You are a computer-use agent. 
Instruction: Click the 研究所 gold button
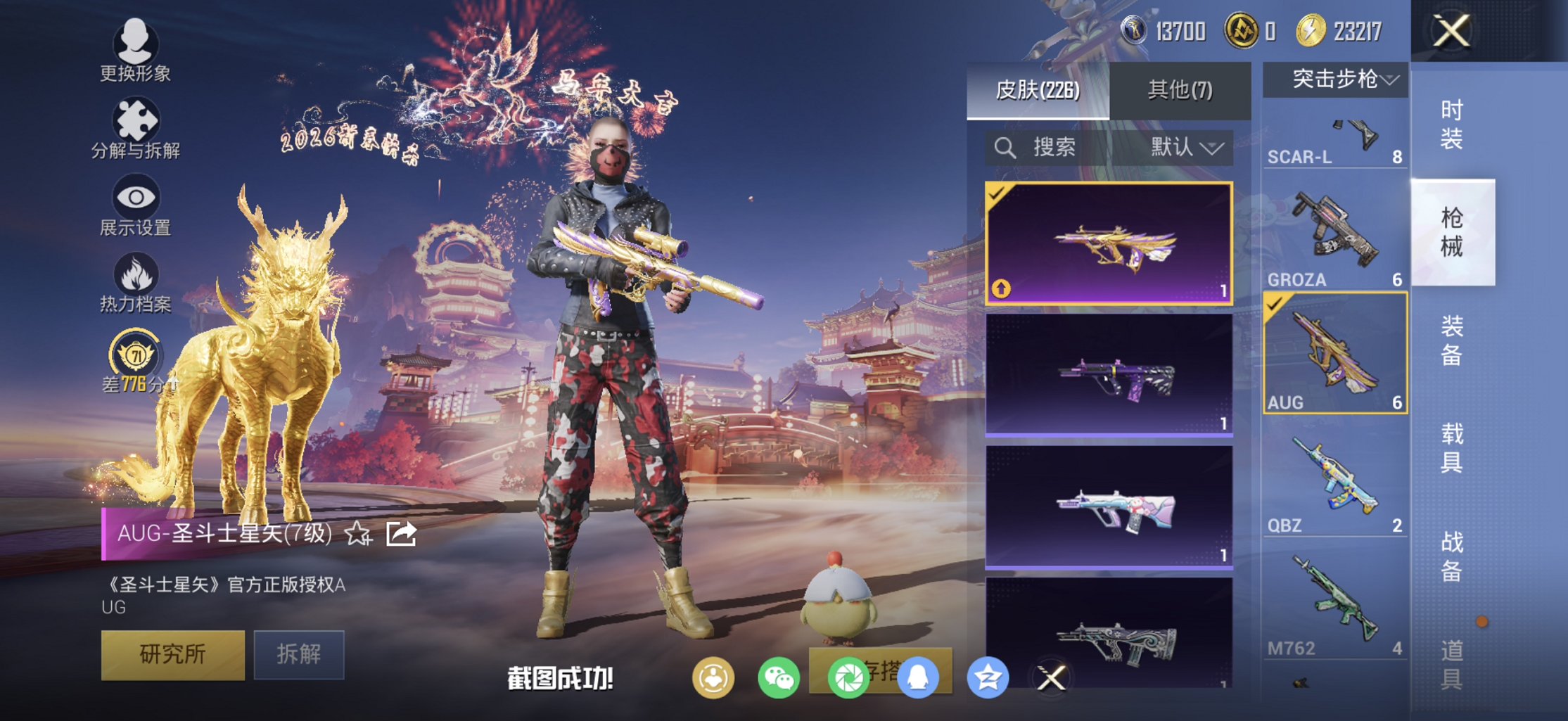point(173,654)
